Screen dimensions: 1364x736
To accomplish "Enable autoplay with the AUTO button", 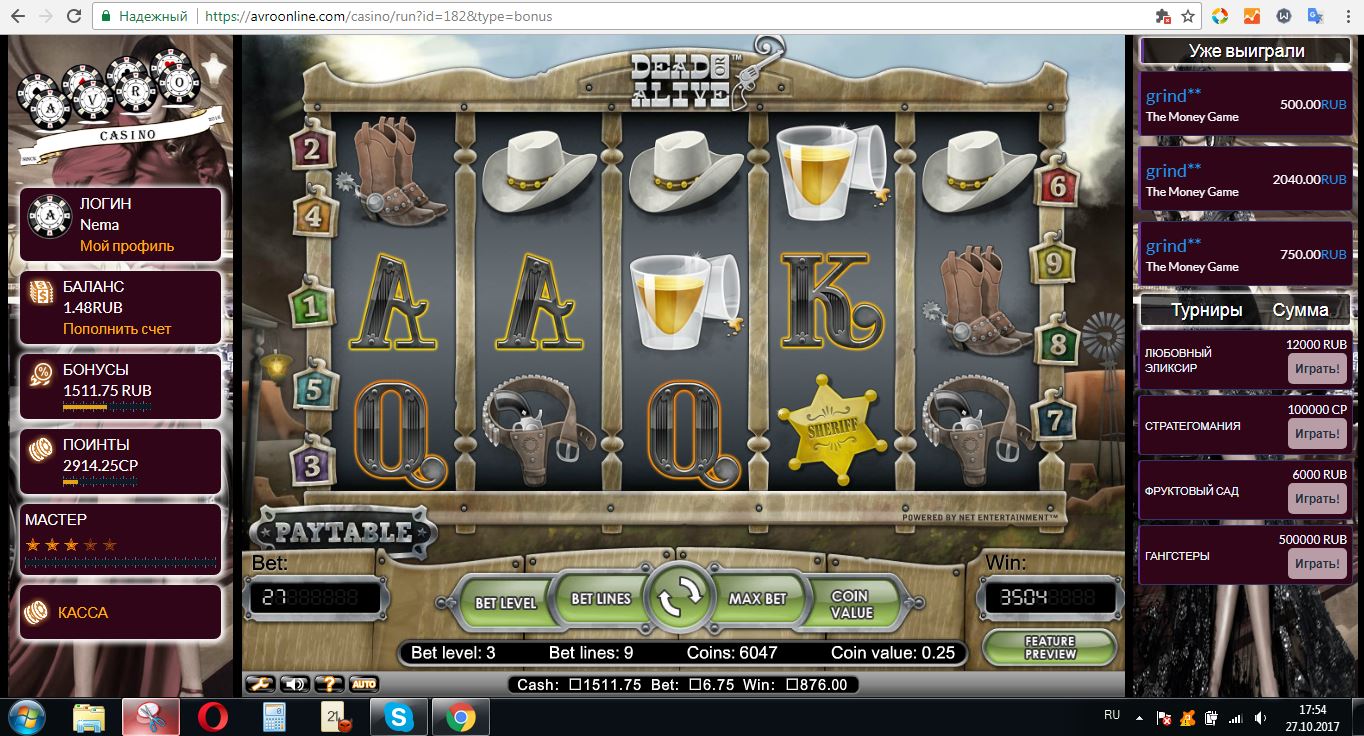I will click(363, 684).
